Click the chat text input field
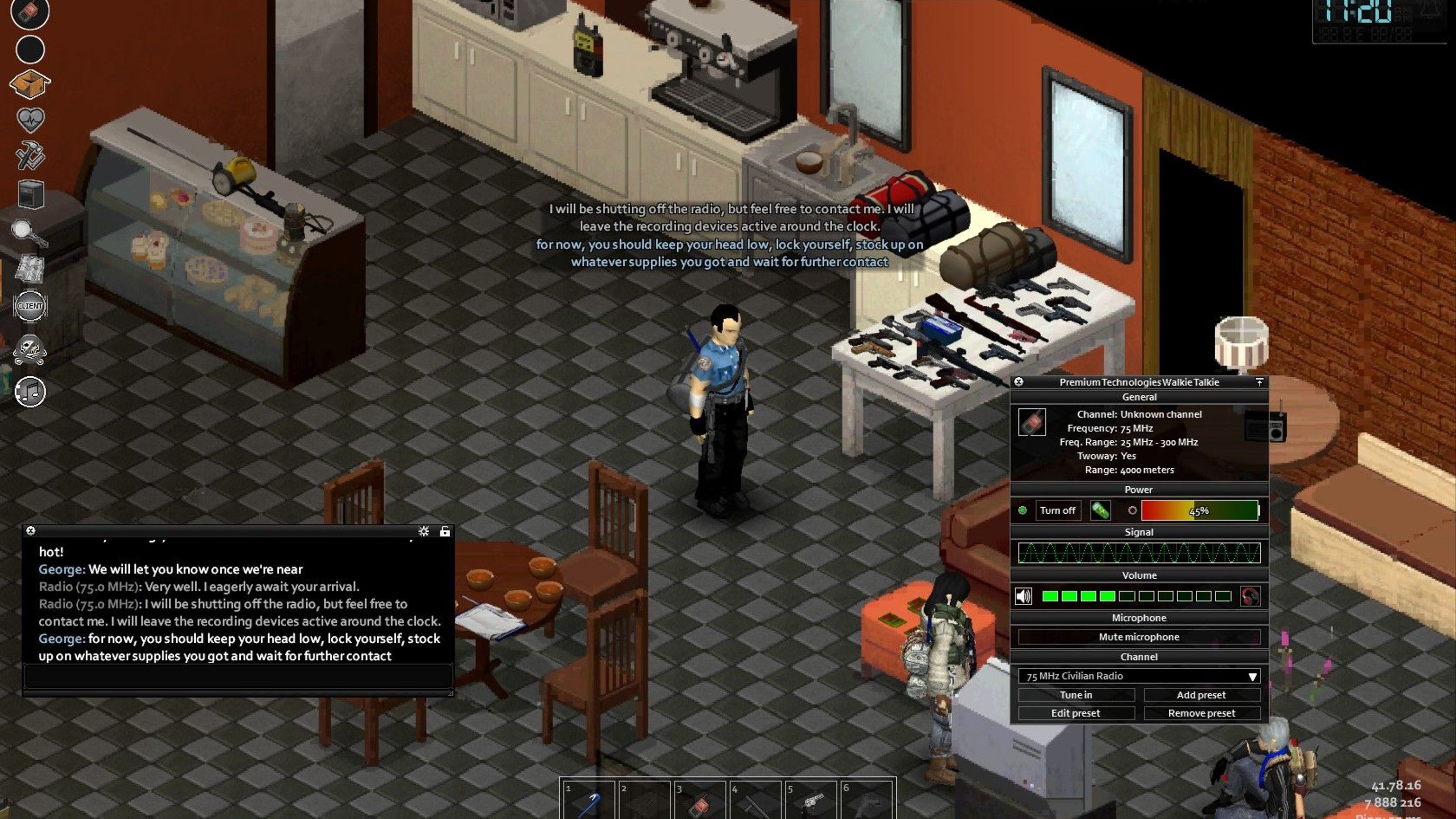Viewport: 1456px width, 819px height. coord(237,676)
